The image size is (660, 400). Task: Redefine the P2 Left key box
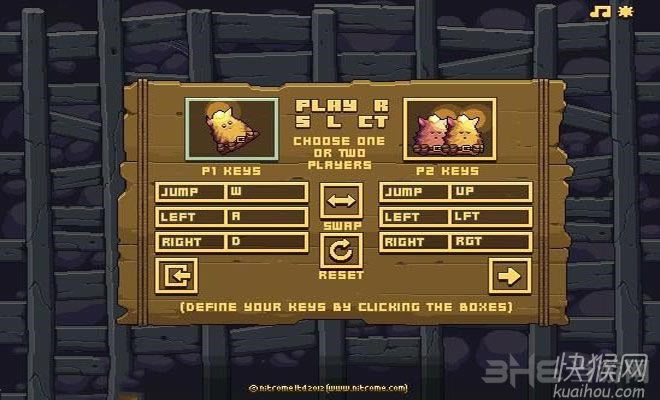(x=489, y=217)
